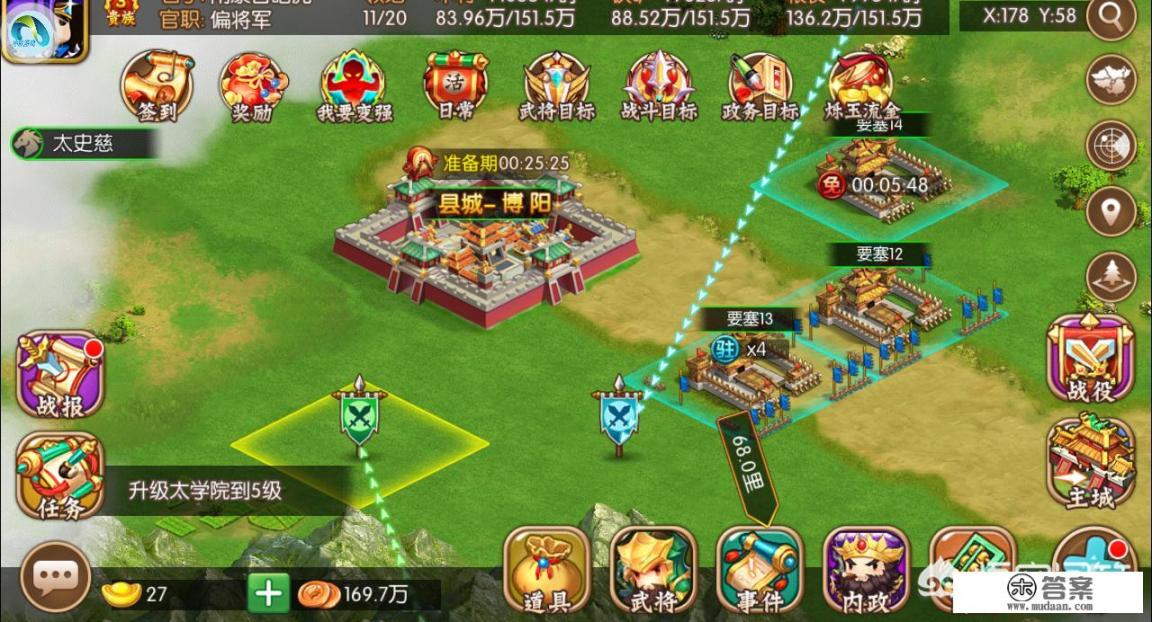Open the 事件 events menu
Image resolution: width=1152 pixels, height=622 pixels.
pyautogui.click(x=760, y=570)
